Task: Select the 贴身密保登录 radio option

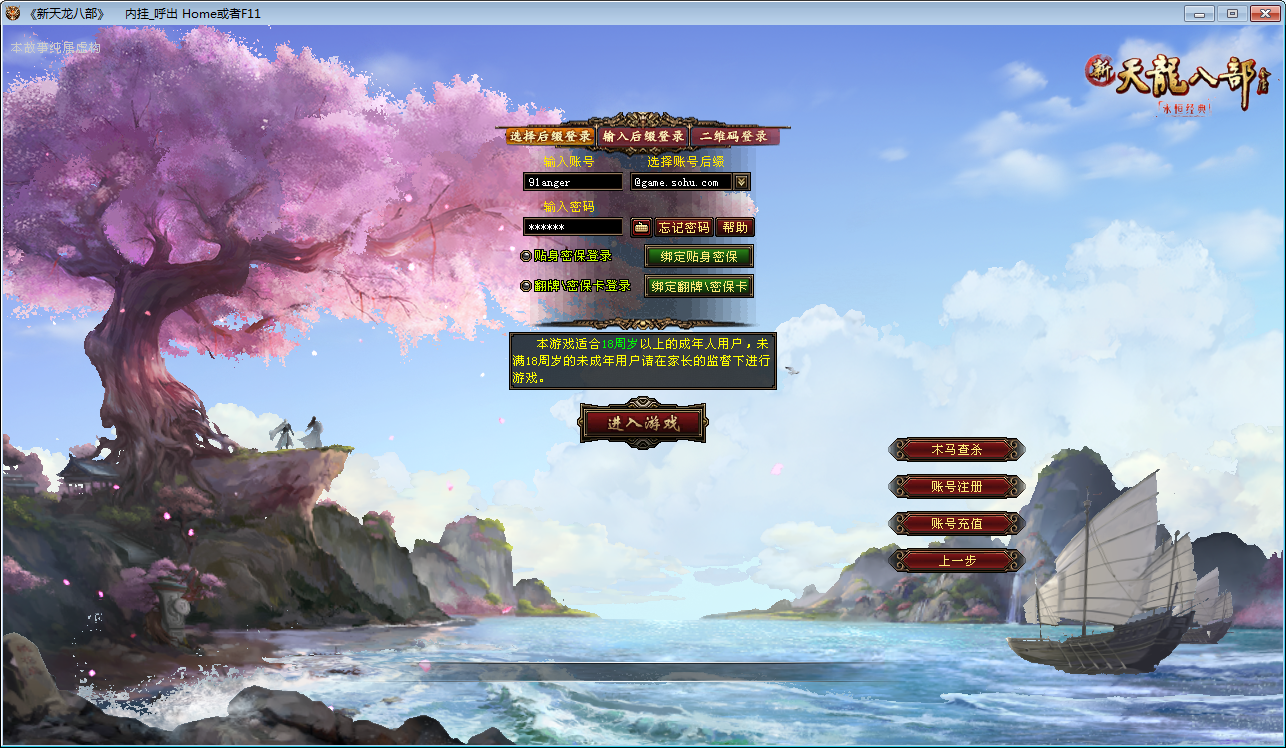Action: (x=527, y=256)
